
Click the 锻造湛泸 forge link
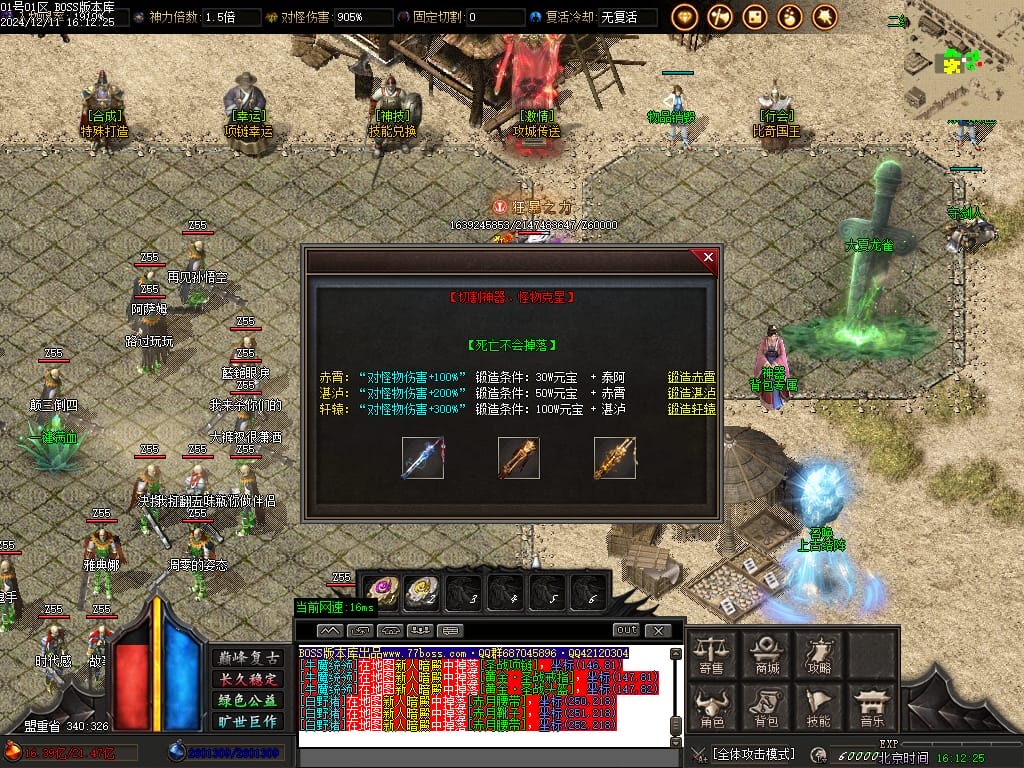(x=692, y=393)
